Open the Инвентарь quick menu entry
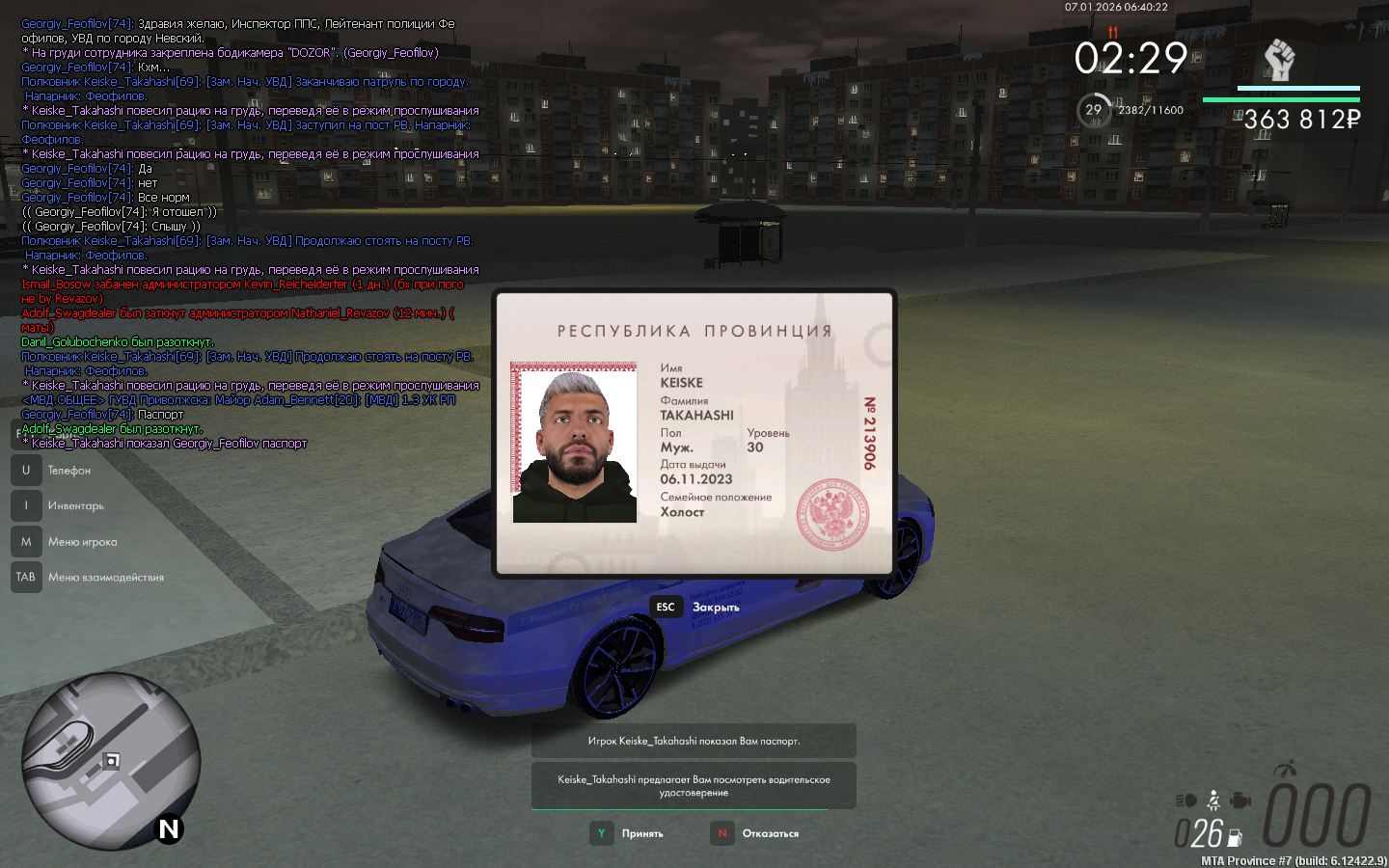This screenshot has height=868, width=1389. coord(75,506)
